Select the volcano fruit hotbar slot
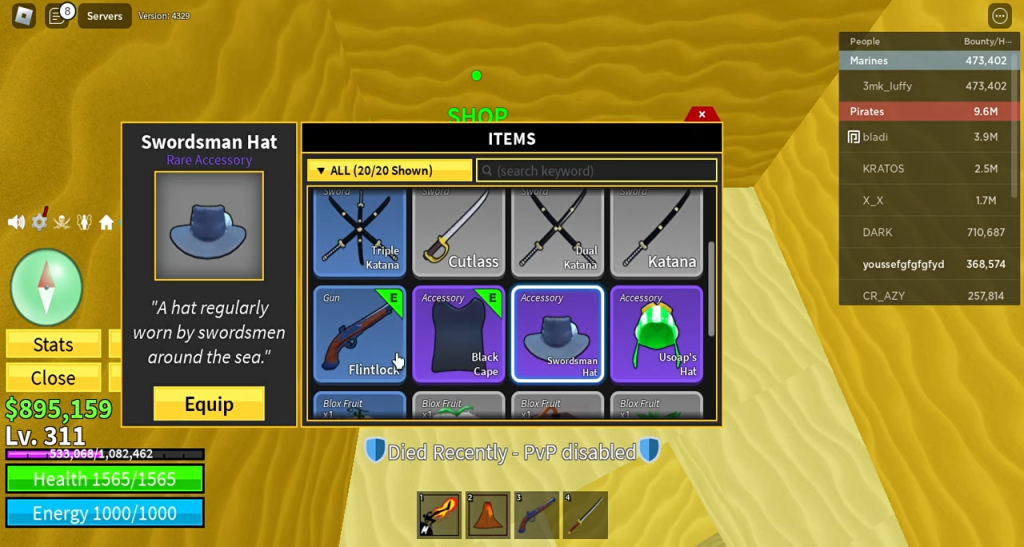 [x=488, y=515]
